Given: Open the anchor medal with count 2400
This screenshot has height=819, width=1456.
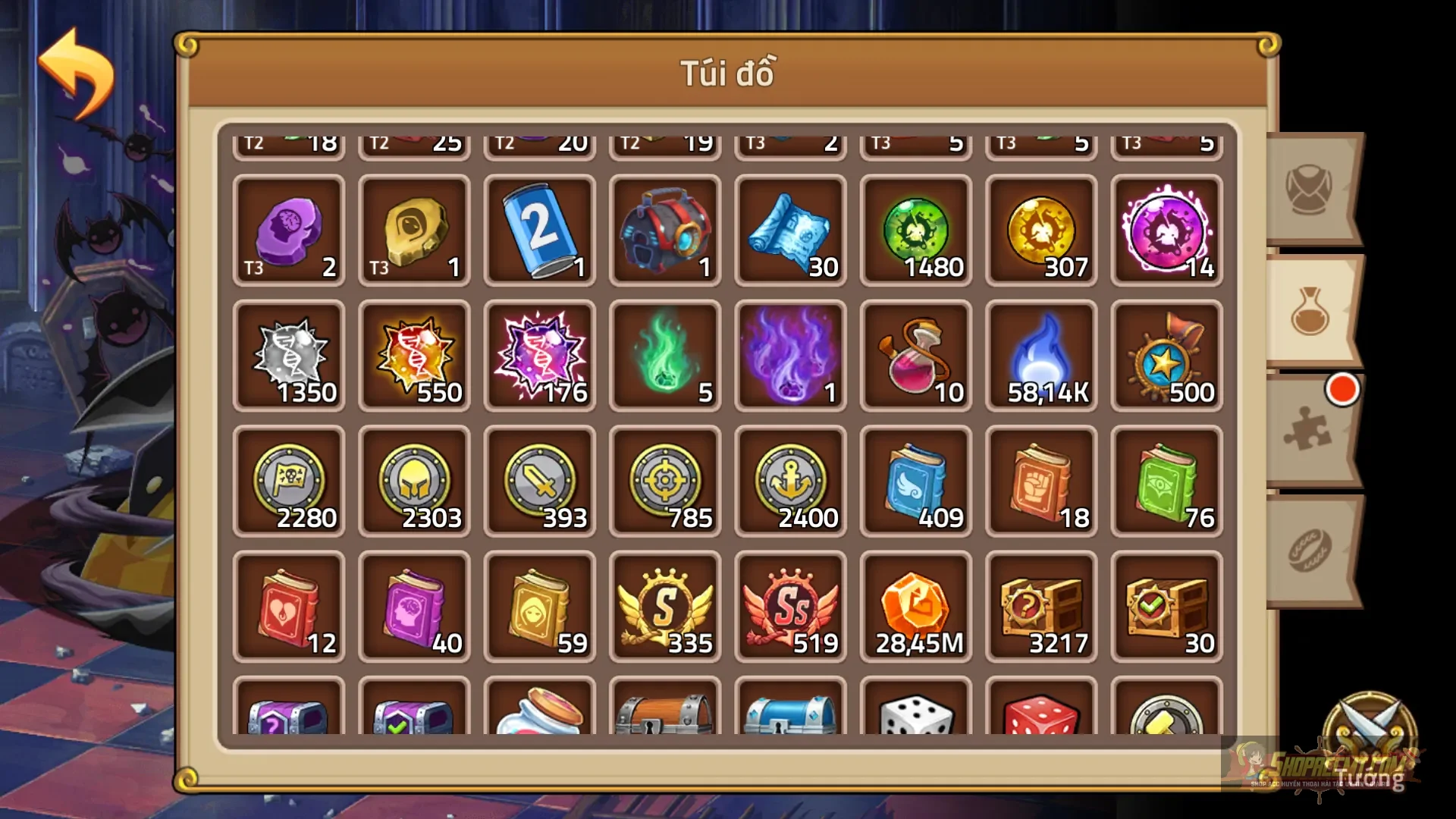Looking at the screenshot, I should (791, 482).
